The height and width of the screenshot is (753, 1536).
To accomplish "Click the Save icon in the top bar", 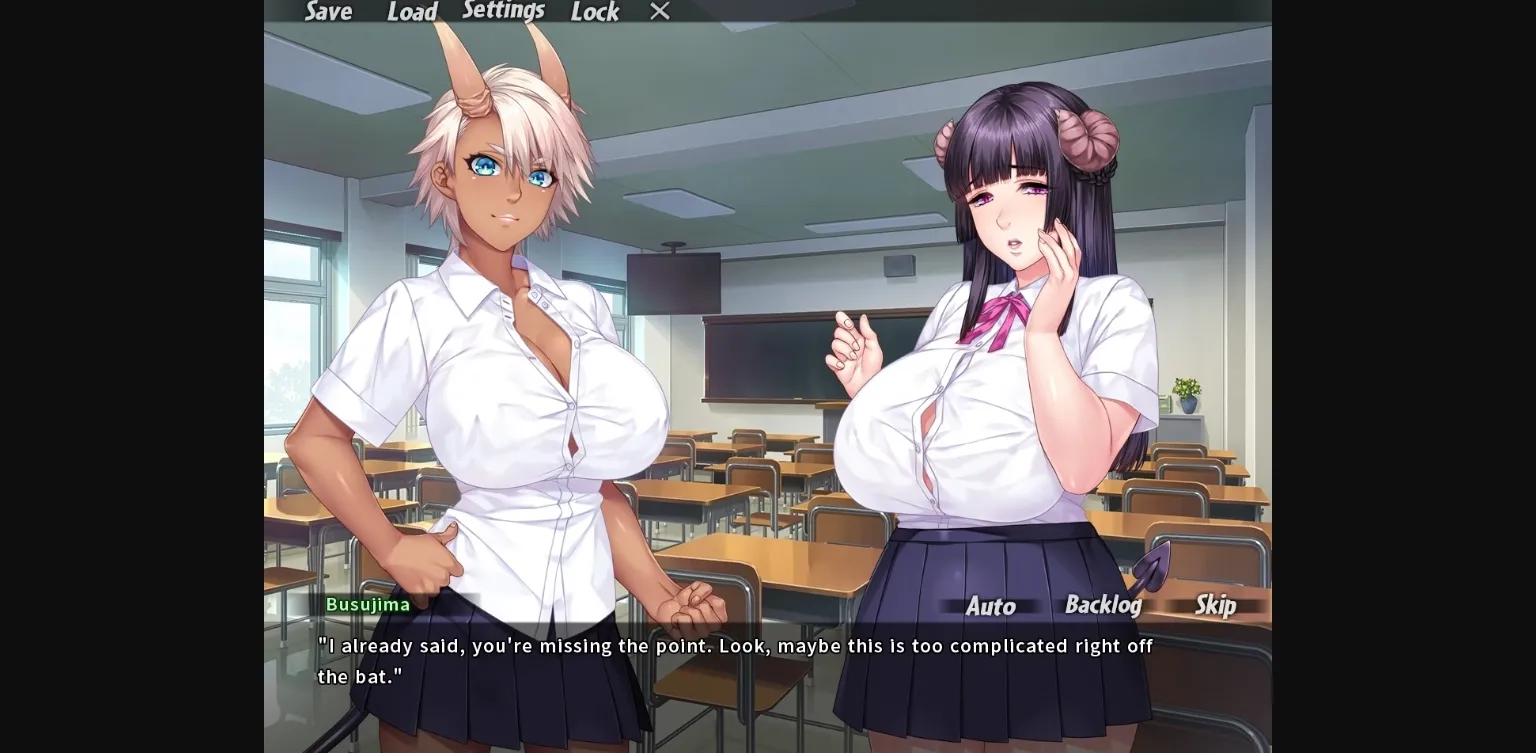I will click(x=326, y=12).
